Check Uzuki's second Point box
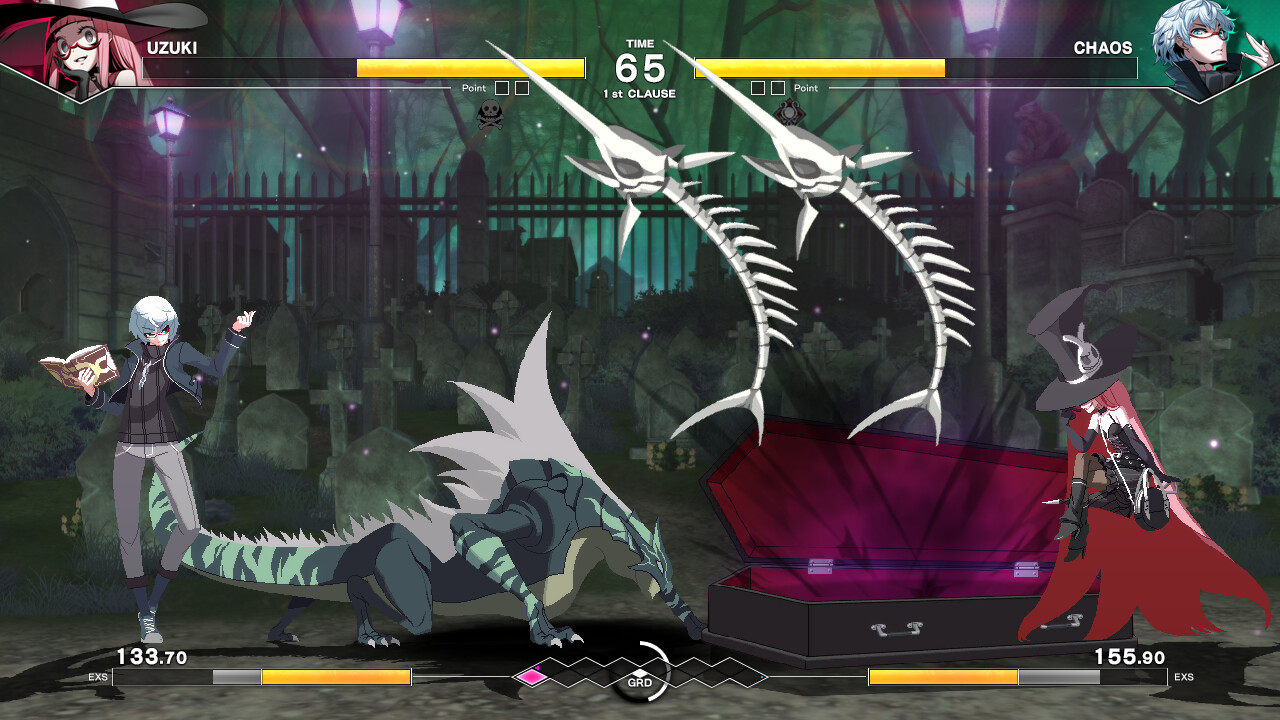Screen dimensions: 1280x720 click(x=522, y=88)
